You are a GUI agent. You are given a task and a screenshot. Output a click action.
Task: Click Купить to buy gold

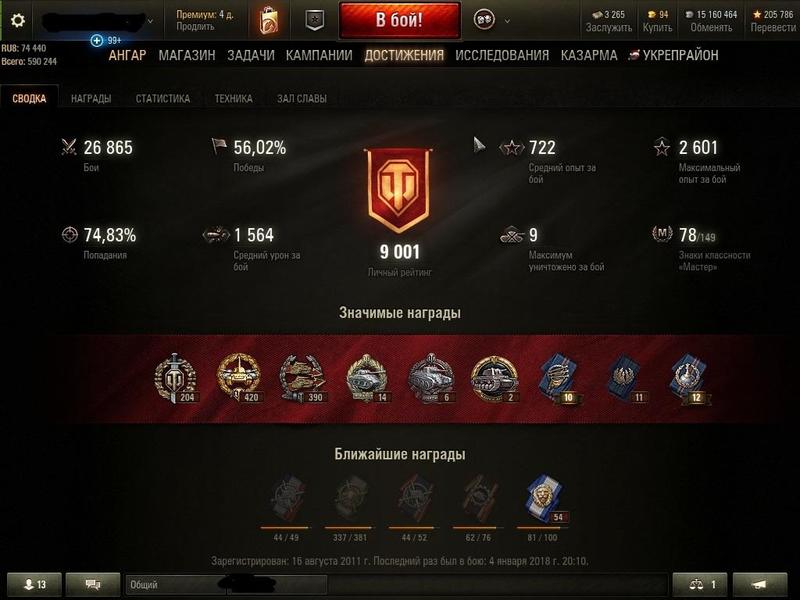click(657, 28)
